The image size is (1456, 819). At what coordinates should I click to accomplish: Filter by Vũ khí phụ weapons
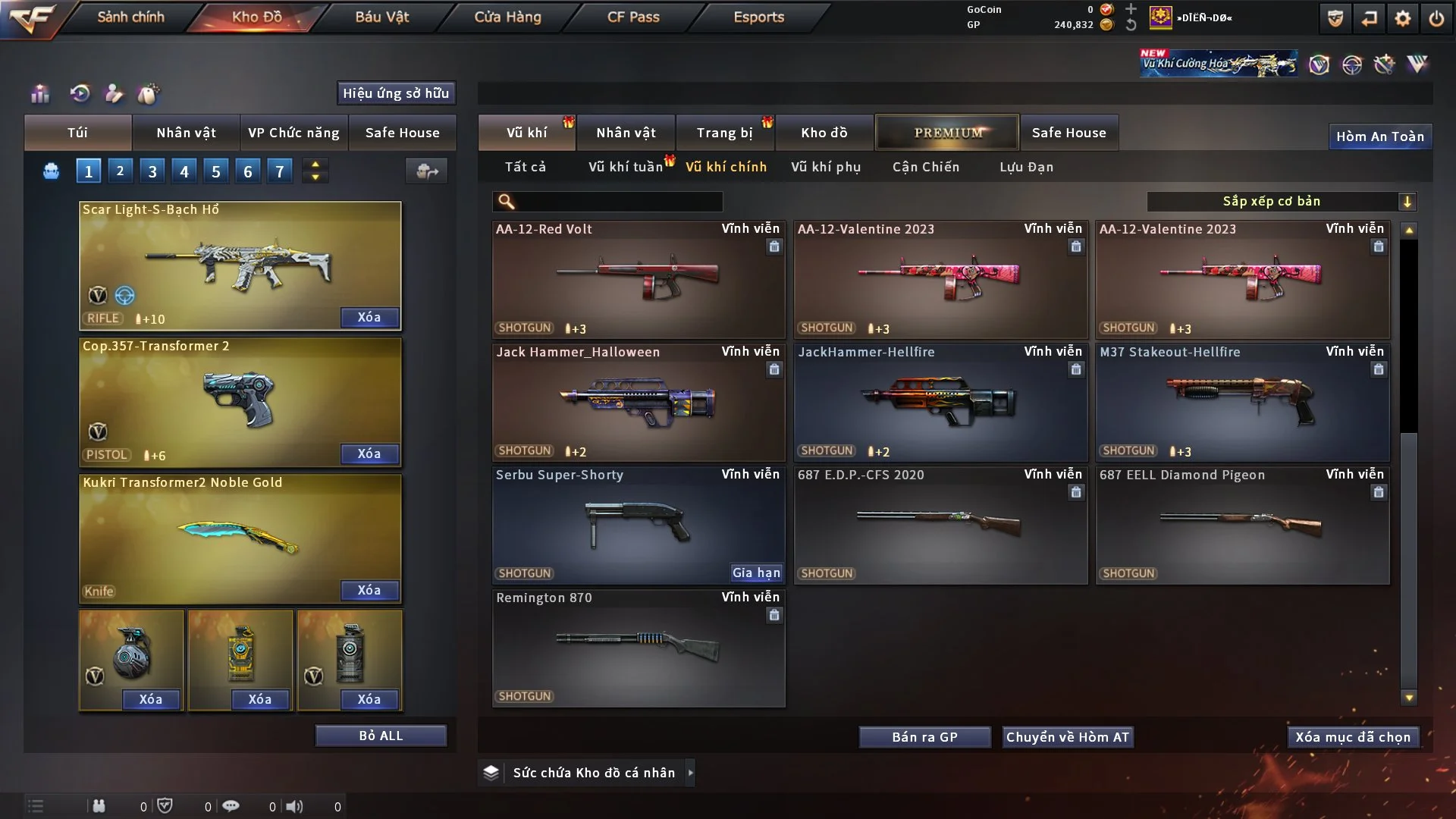(826, 167)
